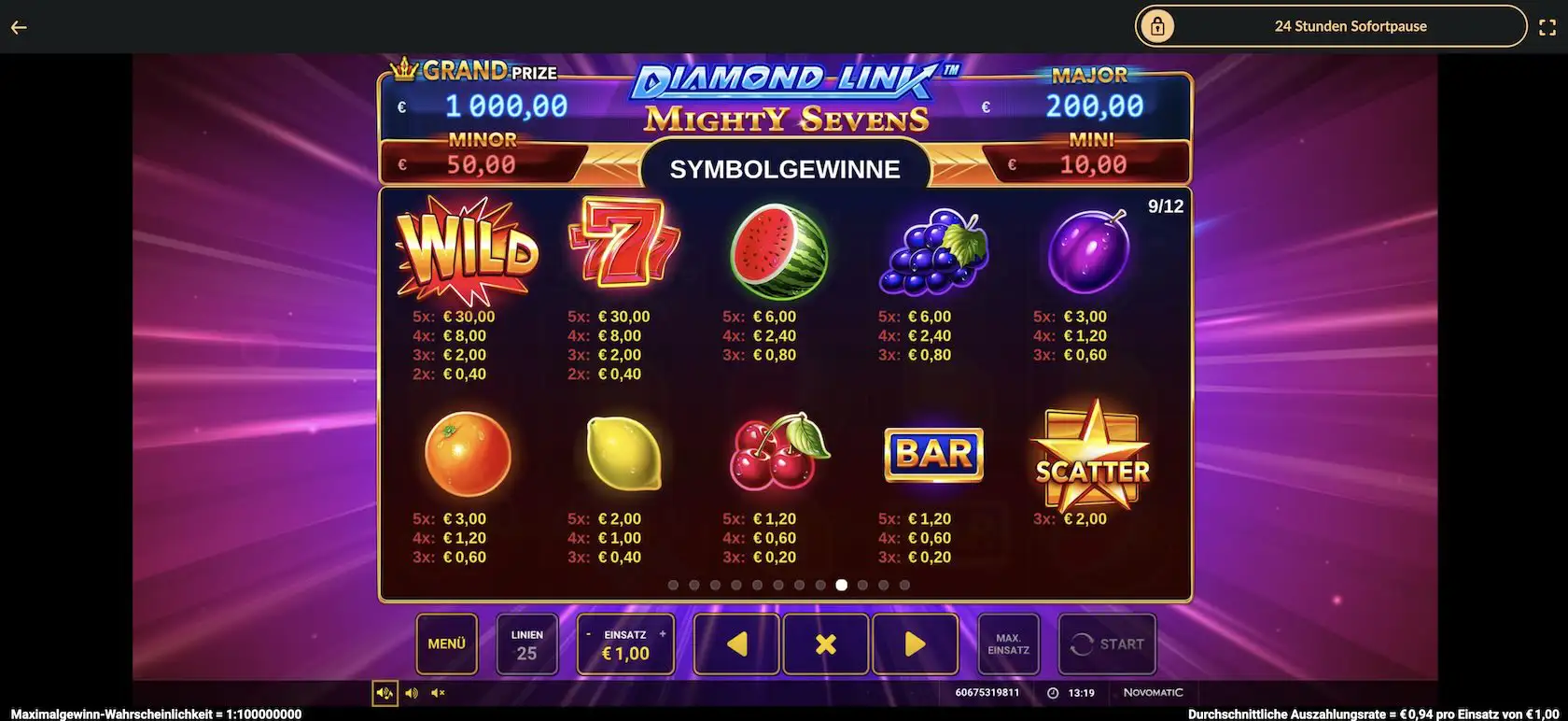Select the last paytable pagination dot

[x=903, y=584]
